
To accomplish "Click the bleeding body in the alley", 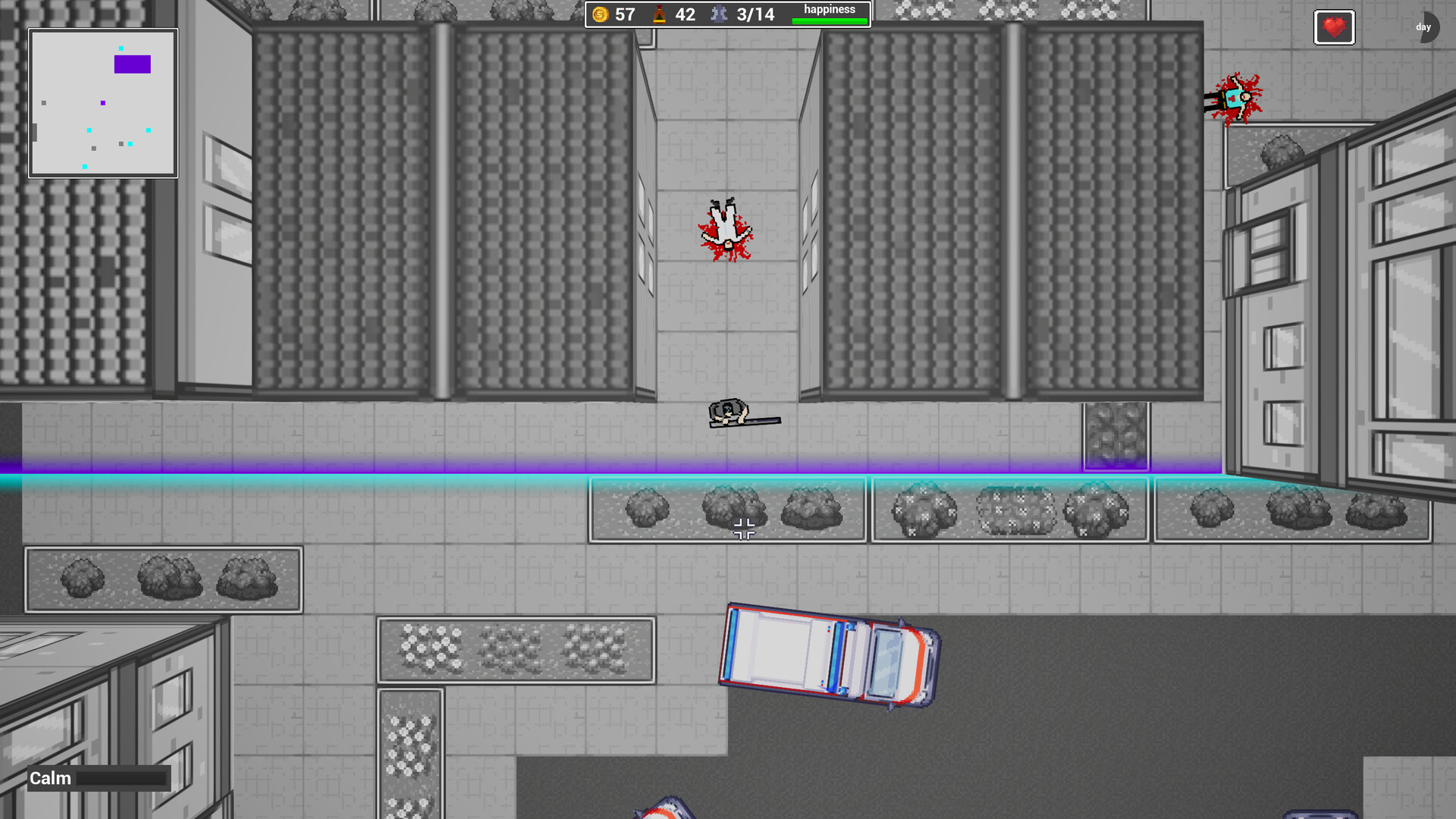I will pos(724,229).
